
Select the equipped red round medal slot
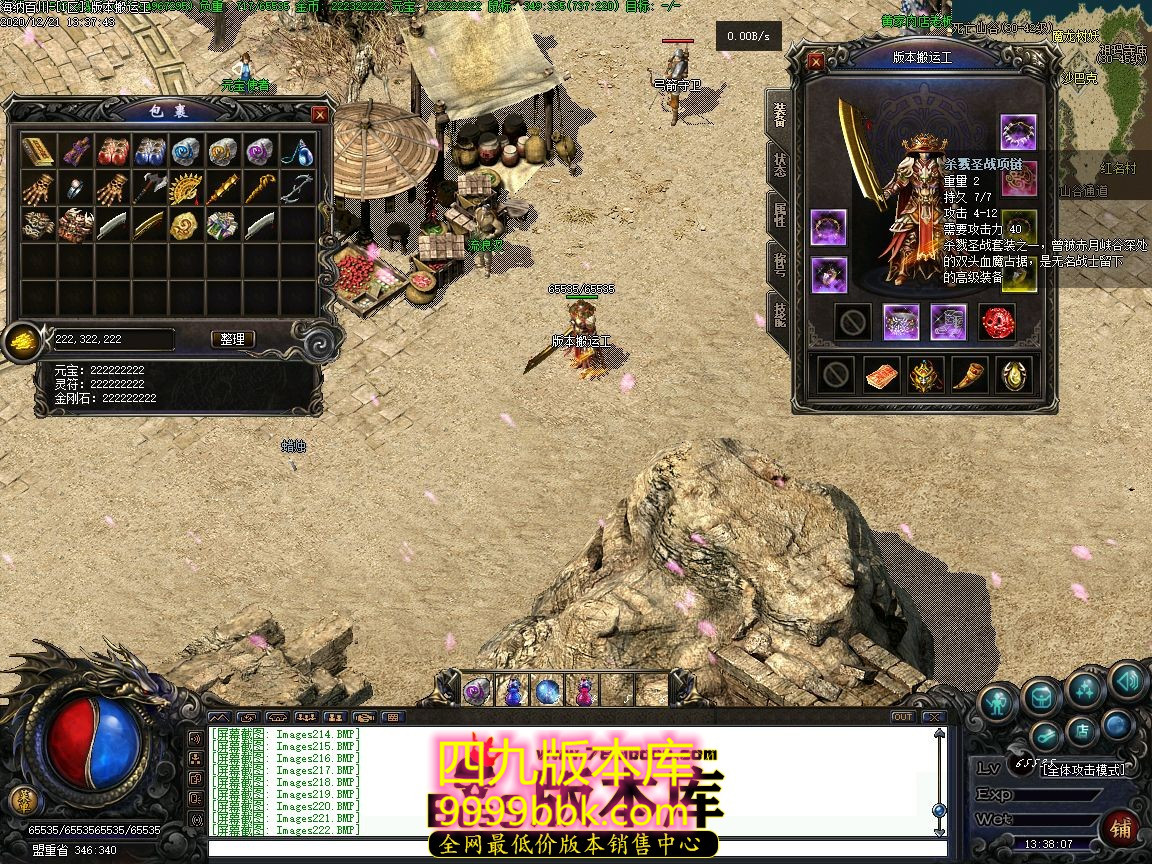tap(996, 321)
